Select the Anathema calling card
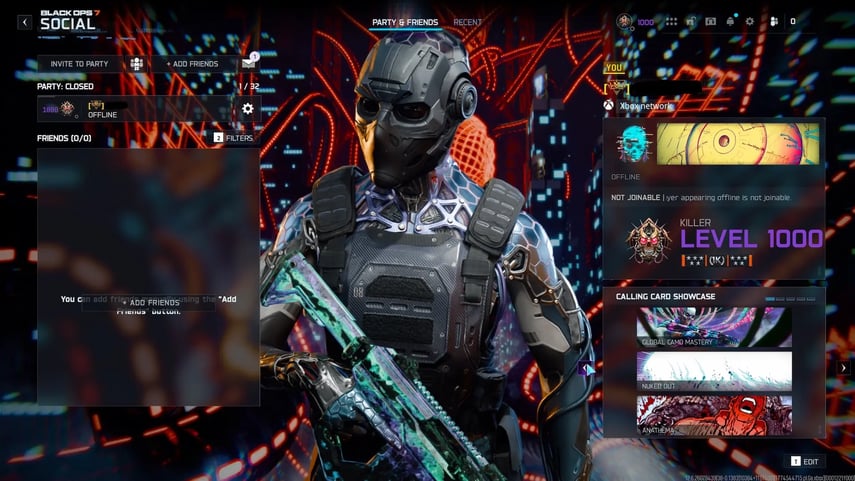855x481 pixels. (714, 415)
